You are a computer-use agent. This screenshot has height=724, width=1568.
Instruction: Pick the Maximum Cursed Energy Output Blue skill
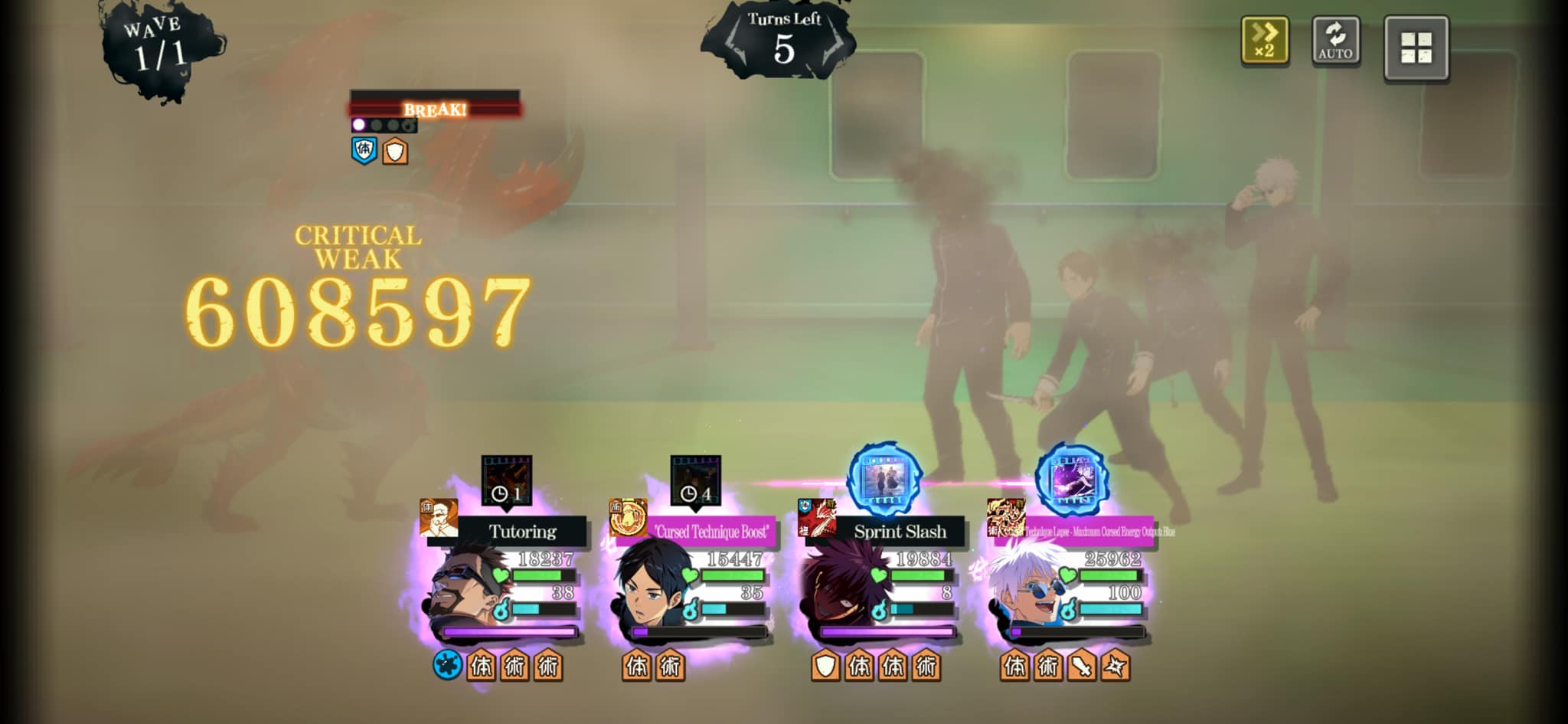tap(1089, 531)
